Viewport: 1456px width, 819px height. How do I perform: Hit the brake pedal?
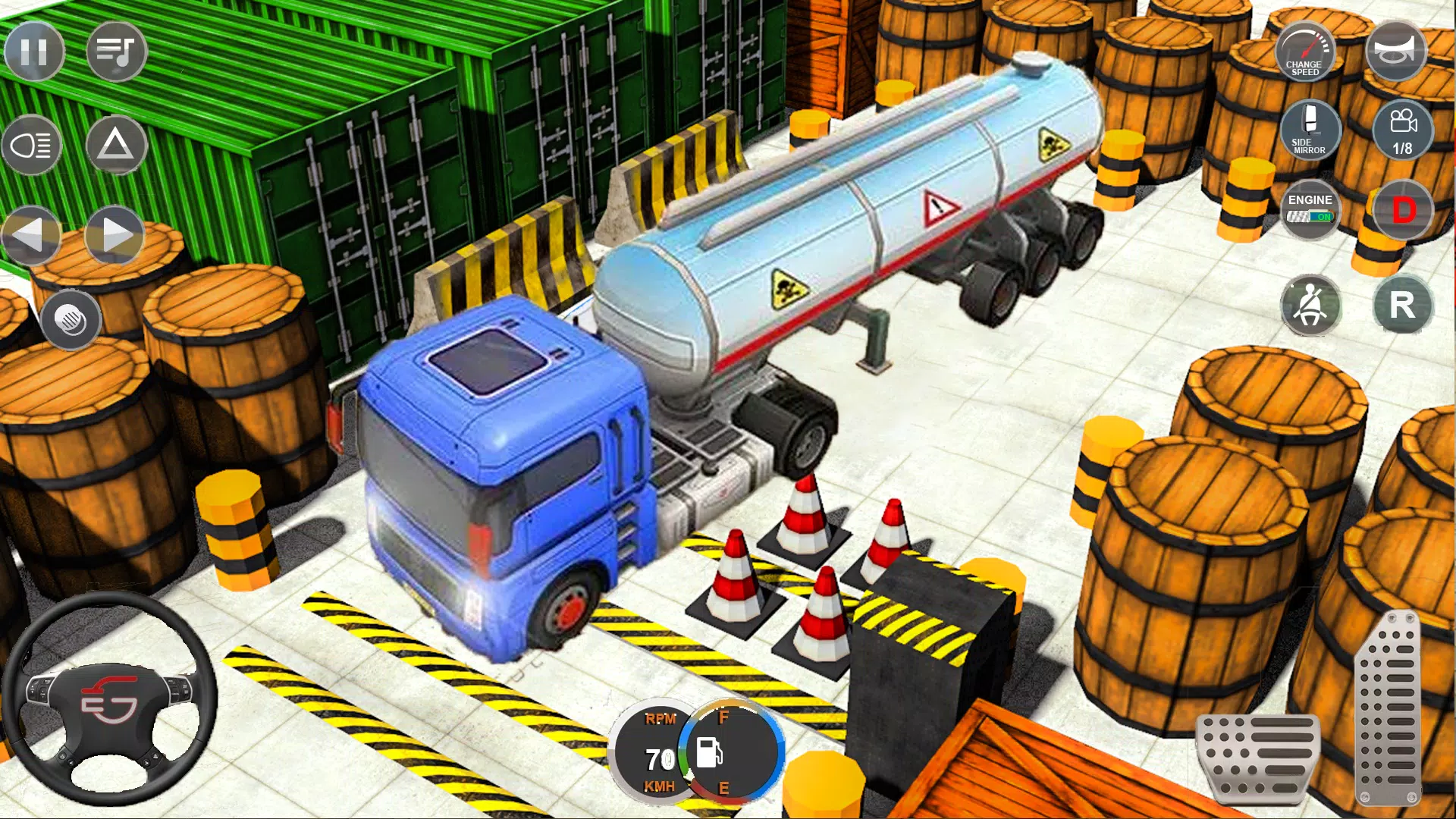1257,757
